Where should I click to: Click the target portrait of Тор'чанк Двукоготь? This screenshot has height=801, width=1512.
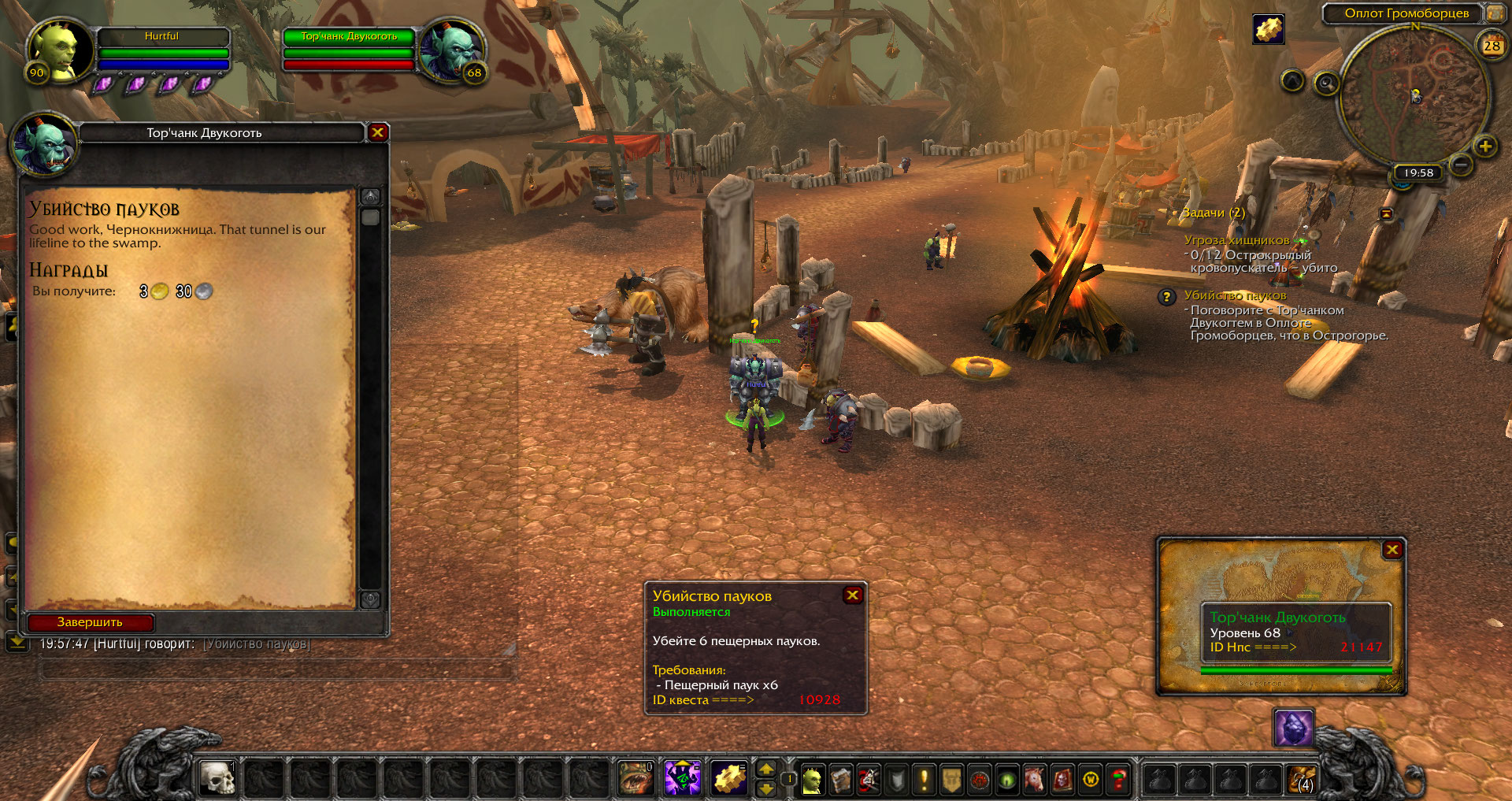point(451,49)
